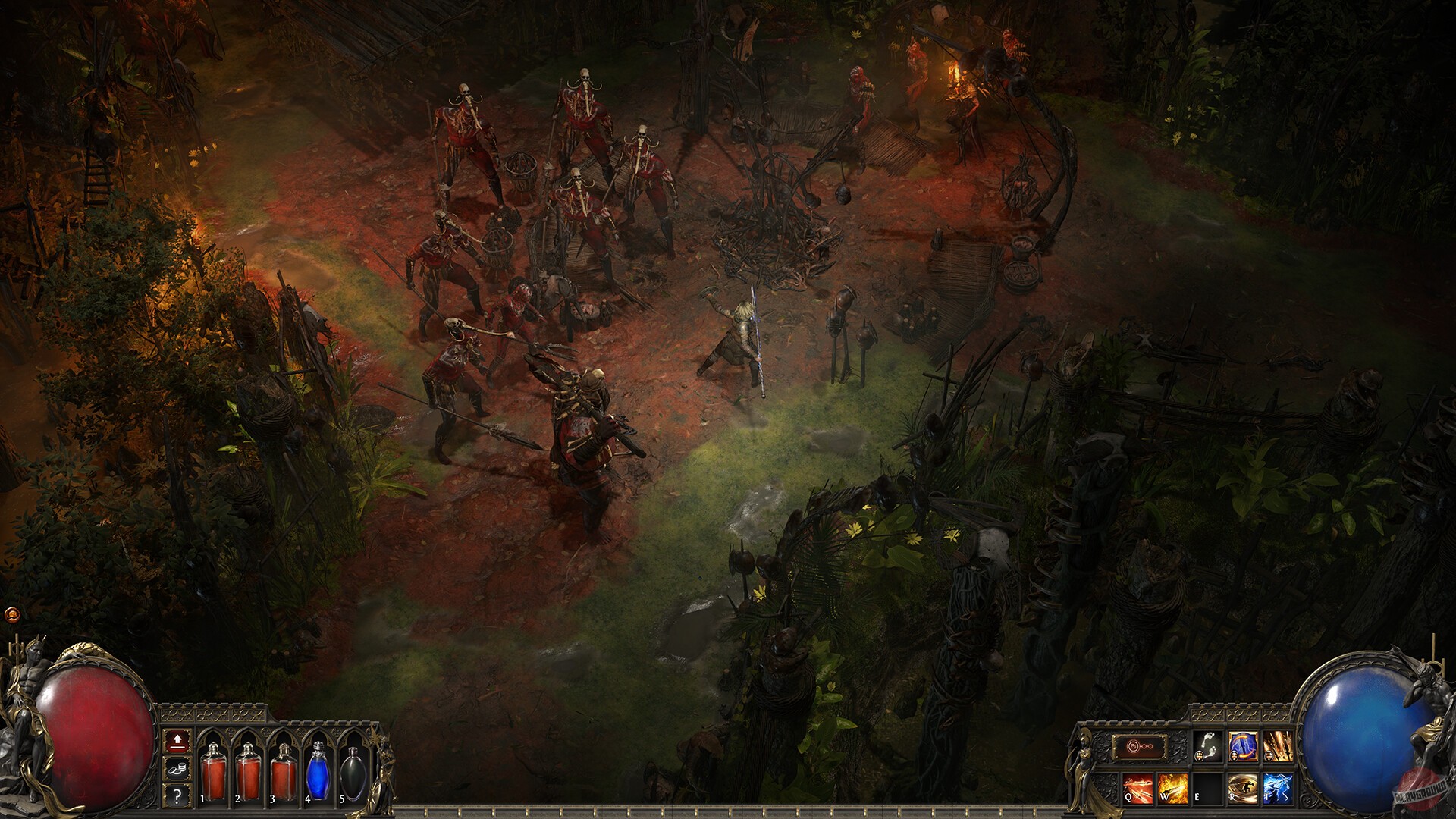This screenshot has height=819, width=1456.
Task: Open the gold coins pickup icon
Action: [177, 770]
